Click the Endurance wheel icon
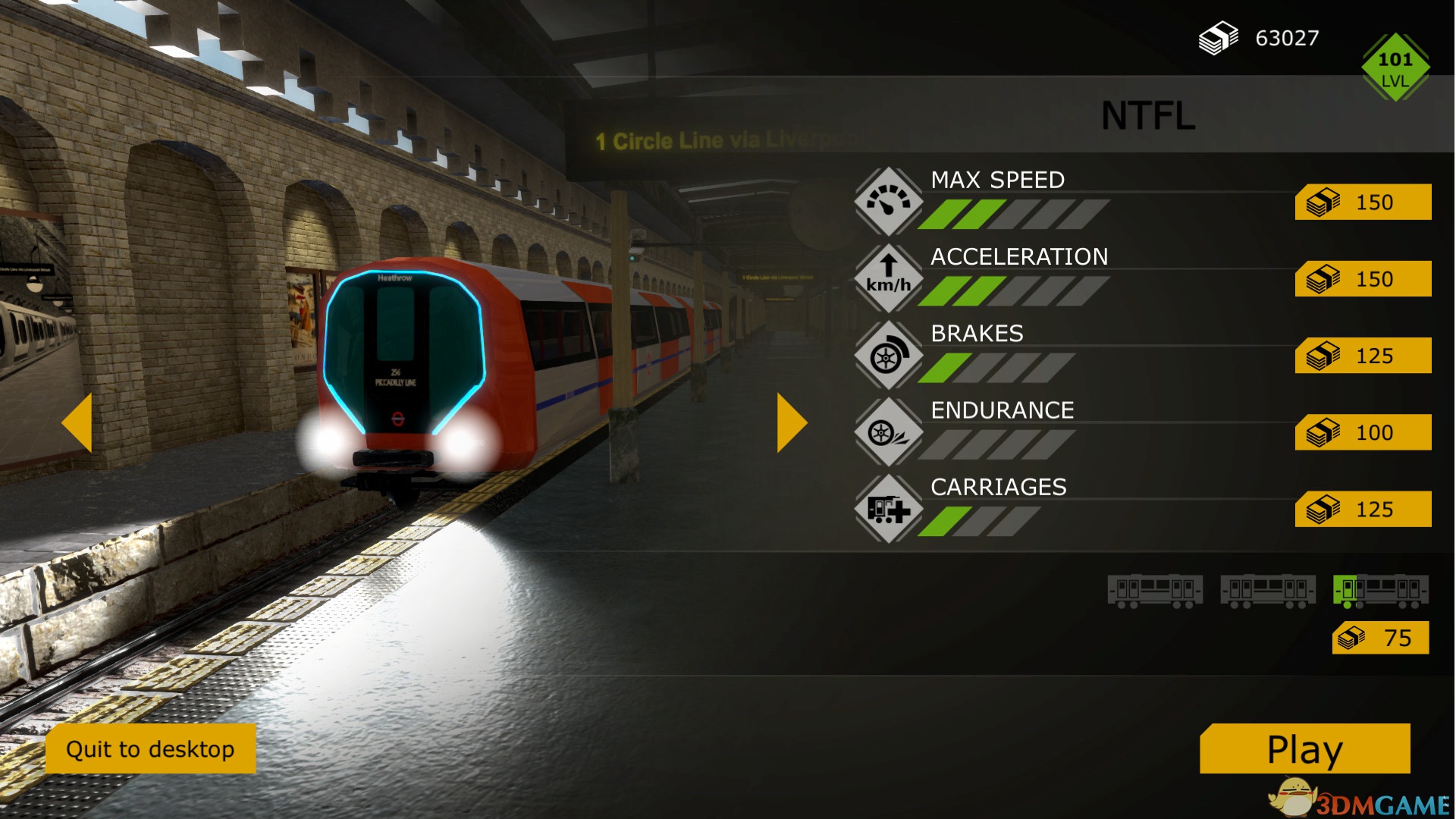This screenshot has width=1456, height=819. click(888, 432)
